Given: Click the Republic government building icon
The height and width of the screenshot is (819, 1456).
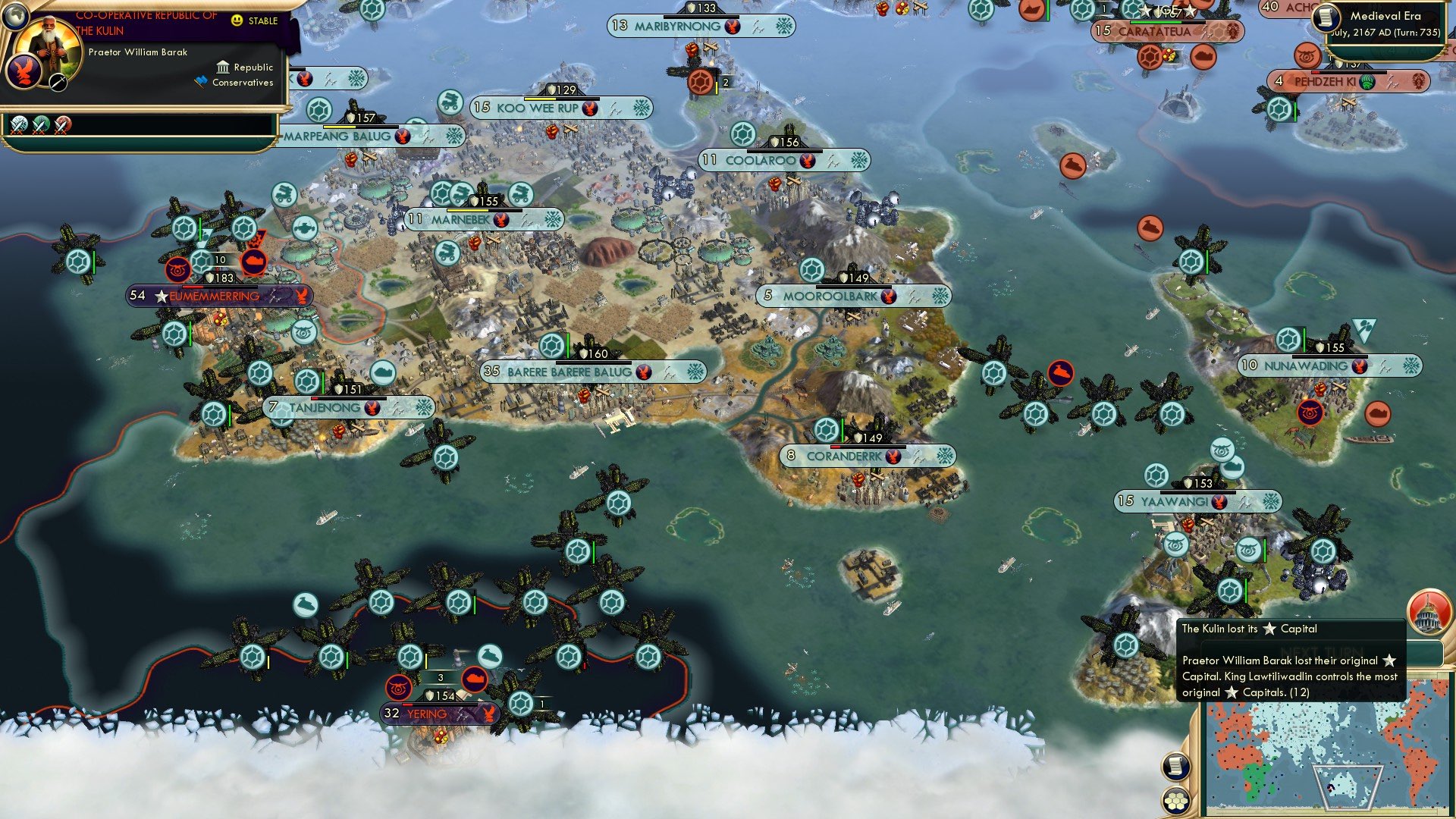Looking at the screenshot, I should (224, 67).
